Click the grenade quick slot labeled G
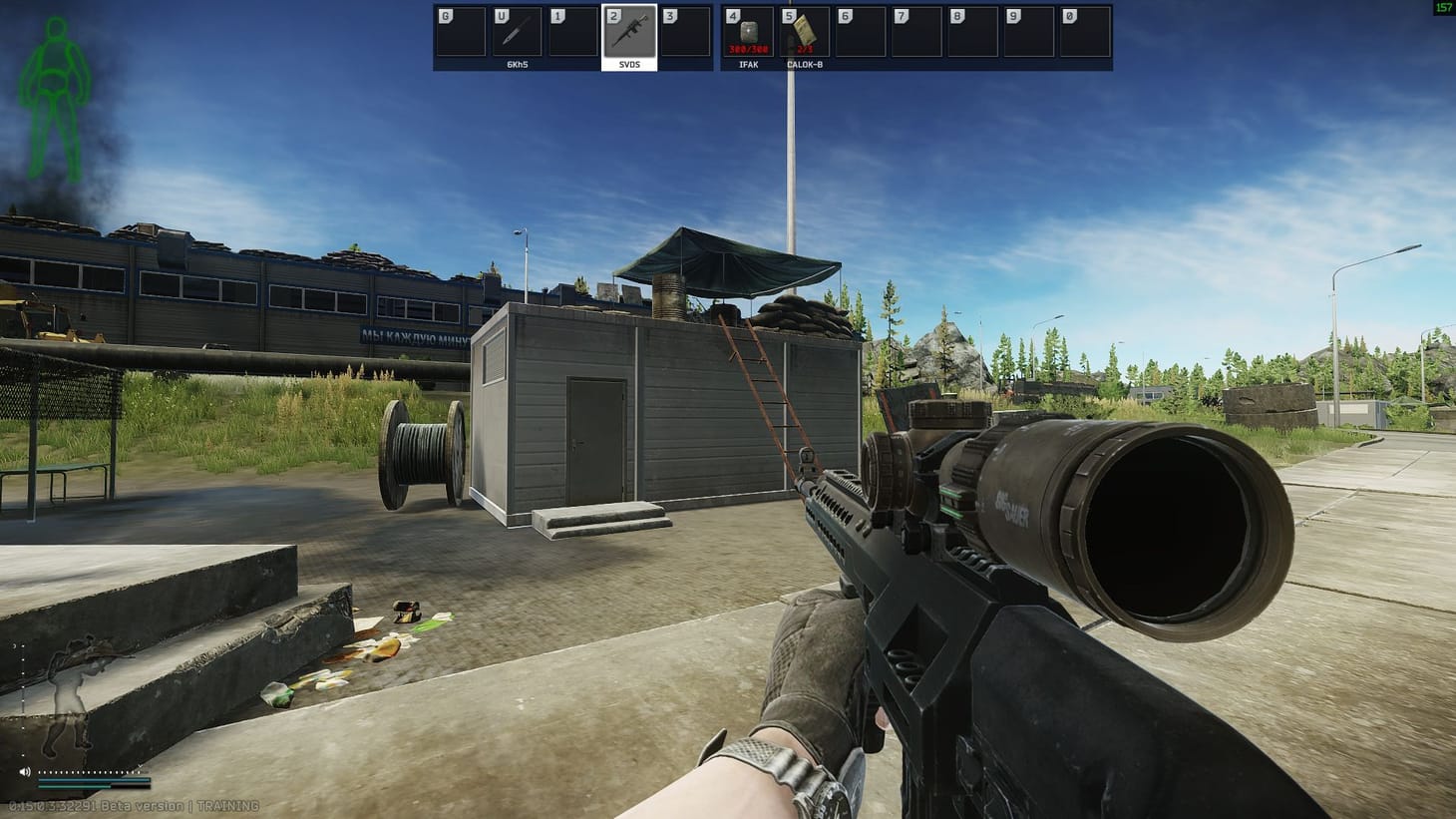The height and width of the screenshot is (819, 1456). point(461,30)
